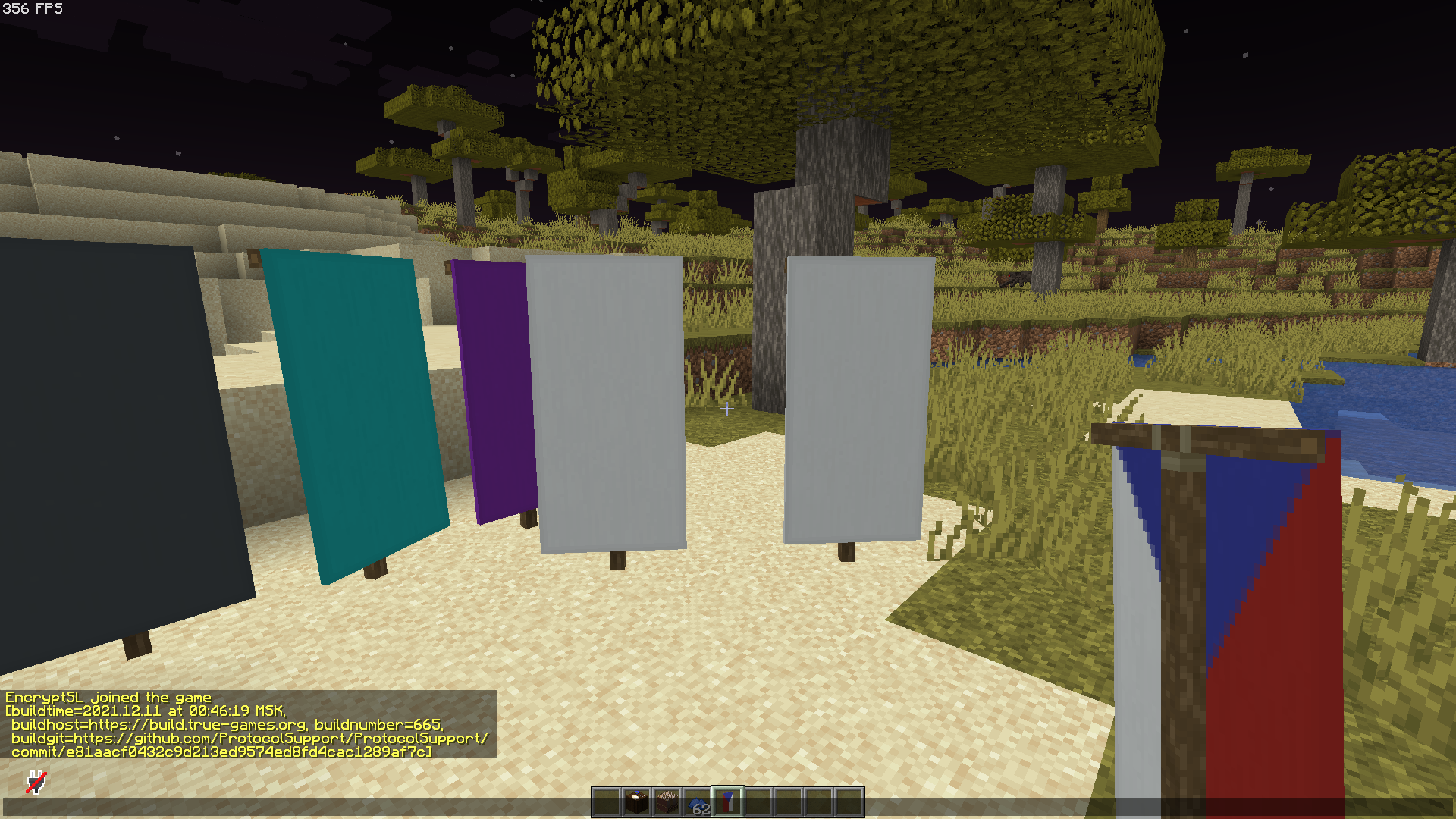
Task: Click the crosshair at screen center
Action: tap(727, 409)
